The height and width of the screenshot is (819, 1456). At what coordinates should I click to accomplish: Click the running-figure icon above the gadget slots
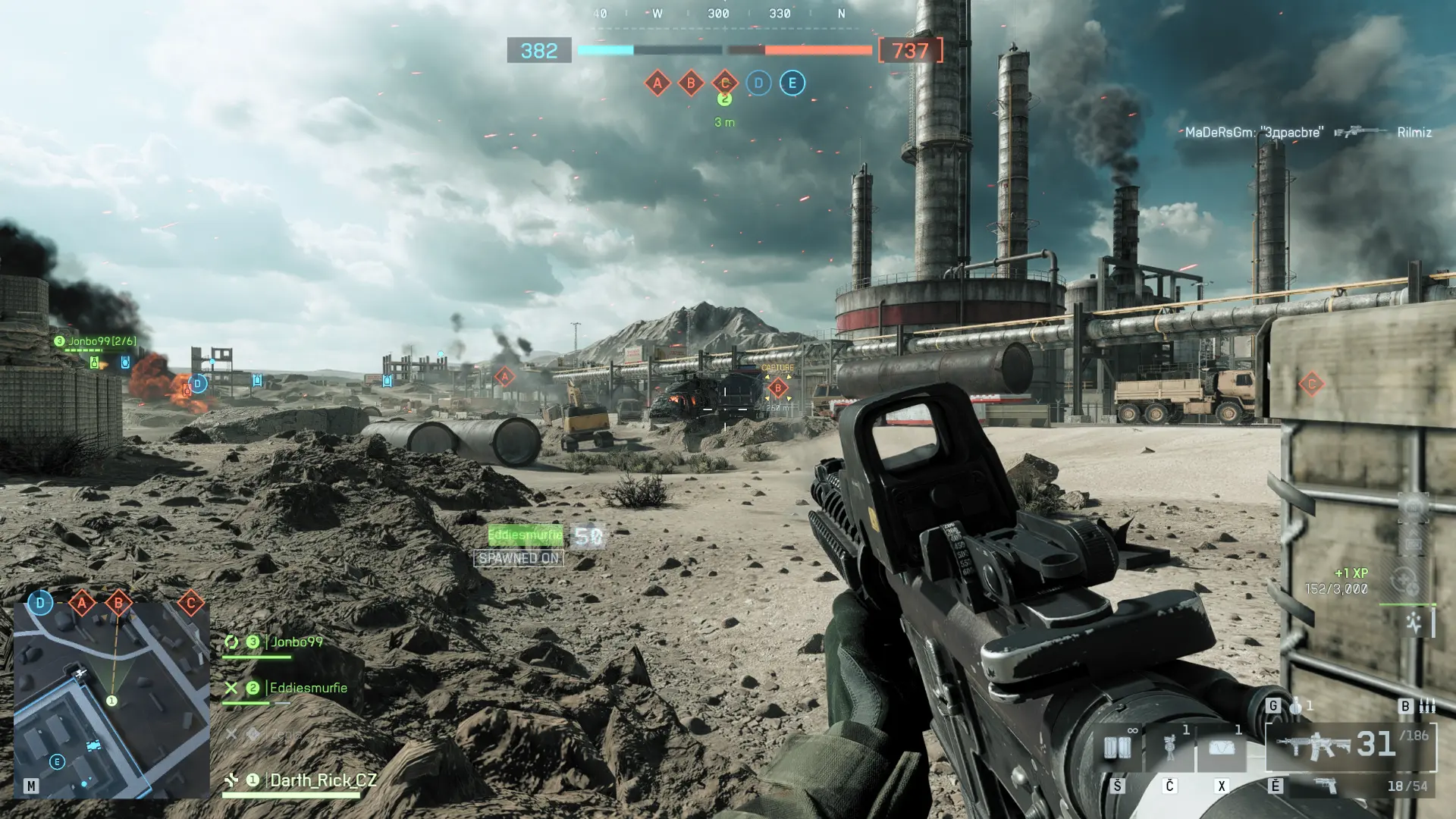pos(1414,623)
